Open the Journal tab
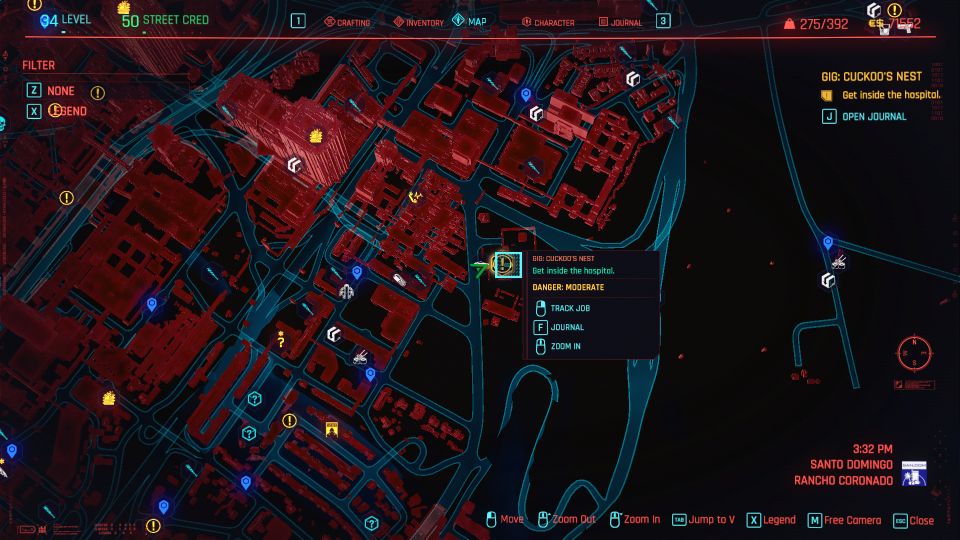The height and width of the screenshot is (540, 960). click(x=623, y=21)
